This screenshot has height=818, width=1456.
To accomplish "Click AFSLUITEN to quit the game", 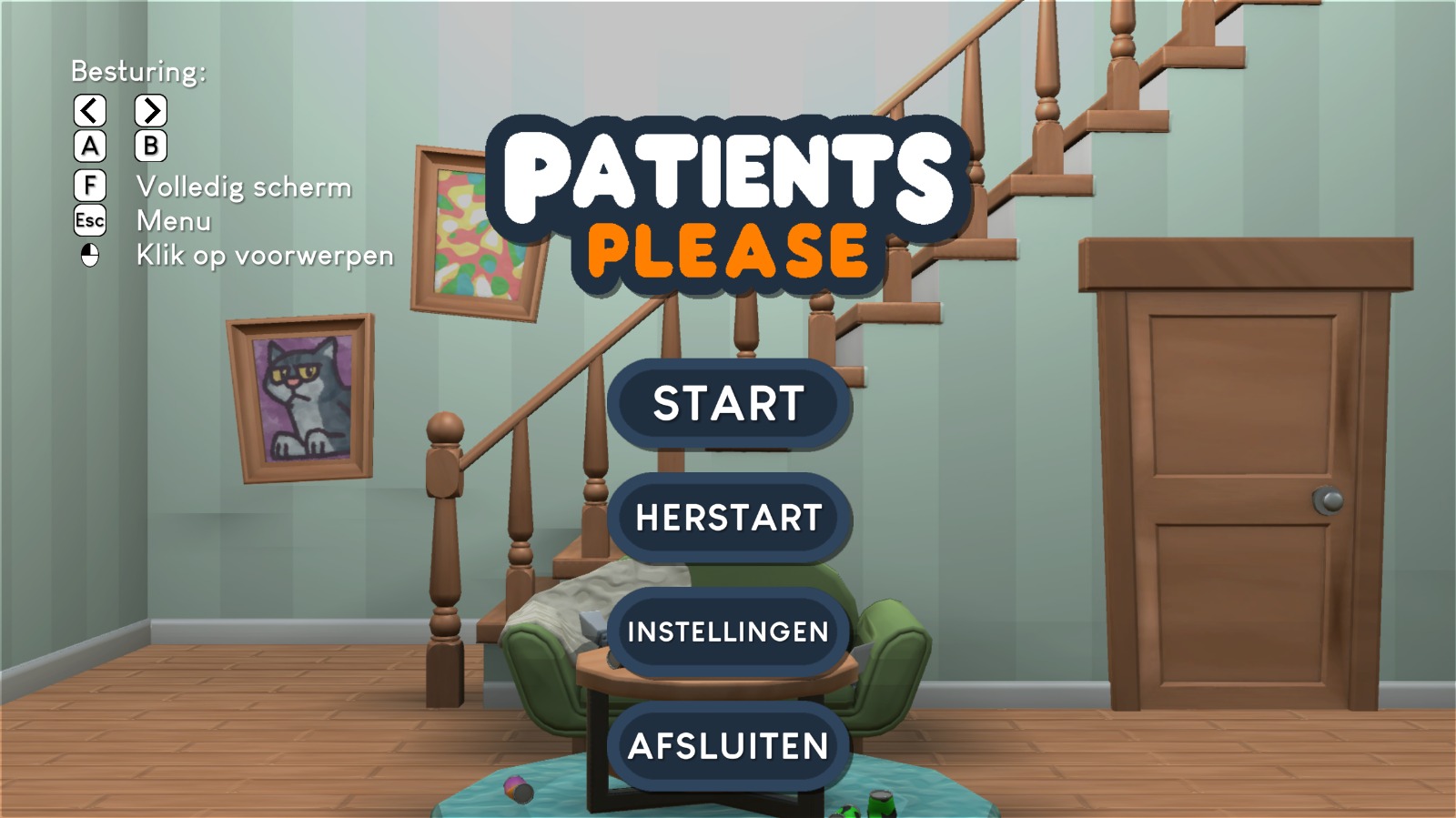I will pos(728,745).
